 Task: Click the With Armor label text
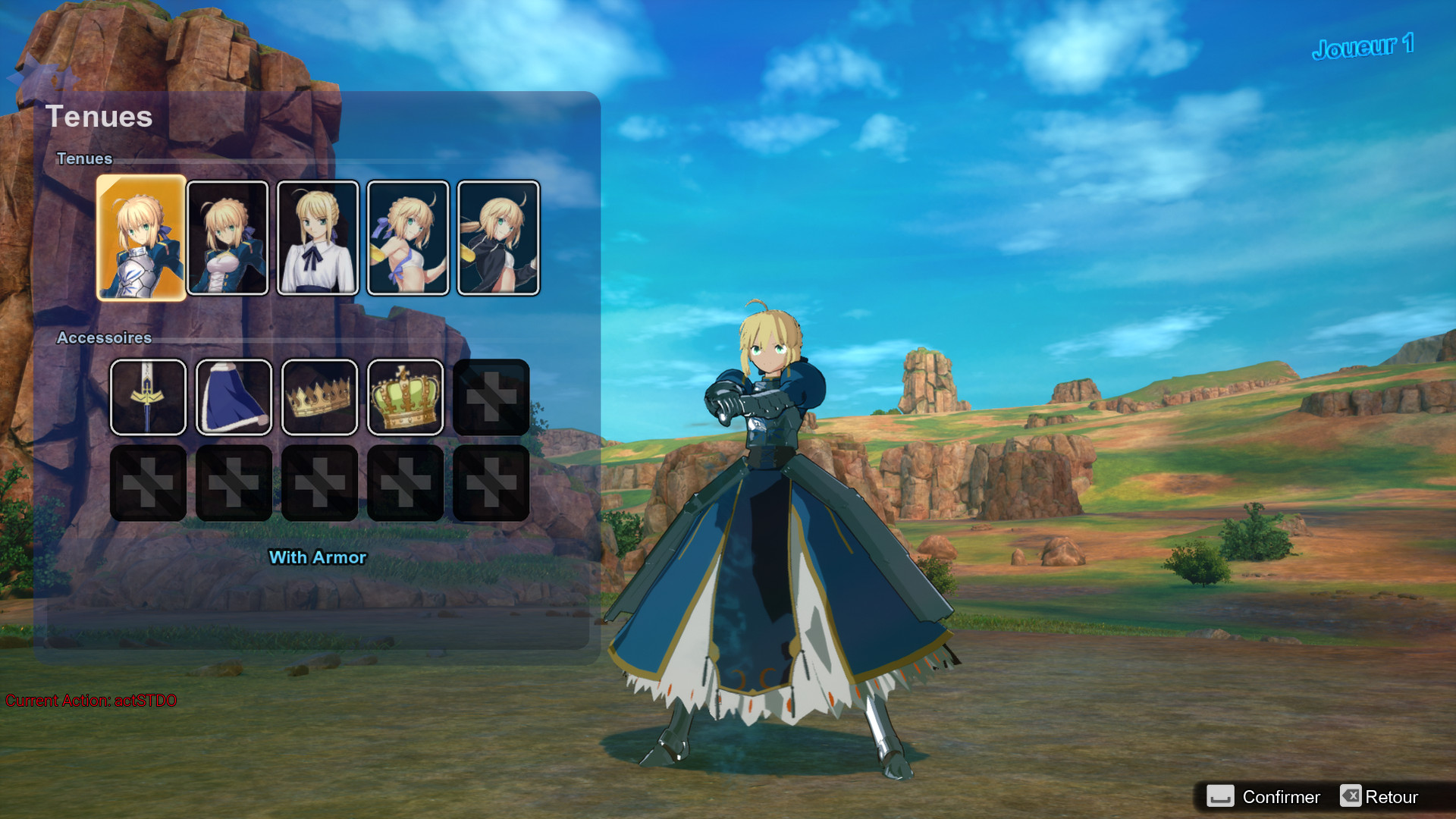click(x=318, y=557)
